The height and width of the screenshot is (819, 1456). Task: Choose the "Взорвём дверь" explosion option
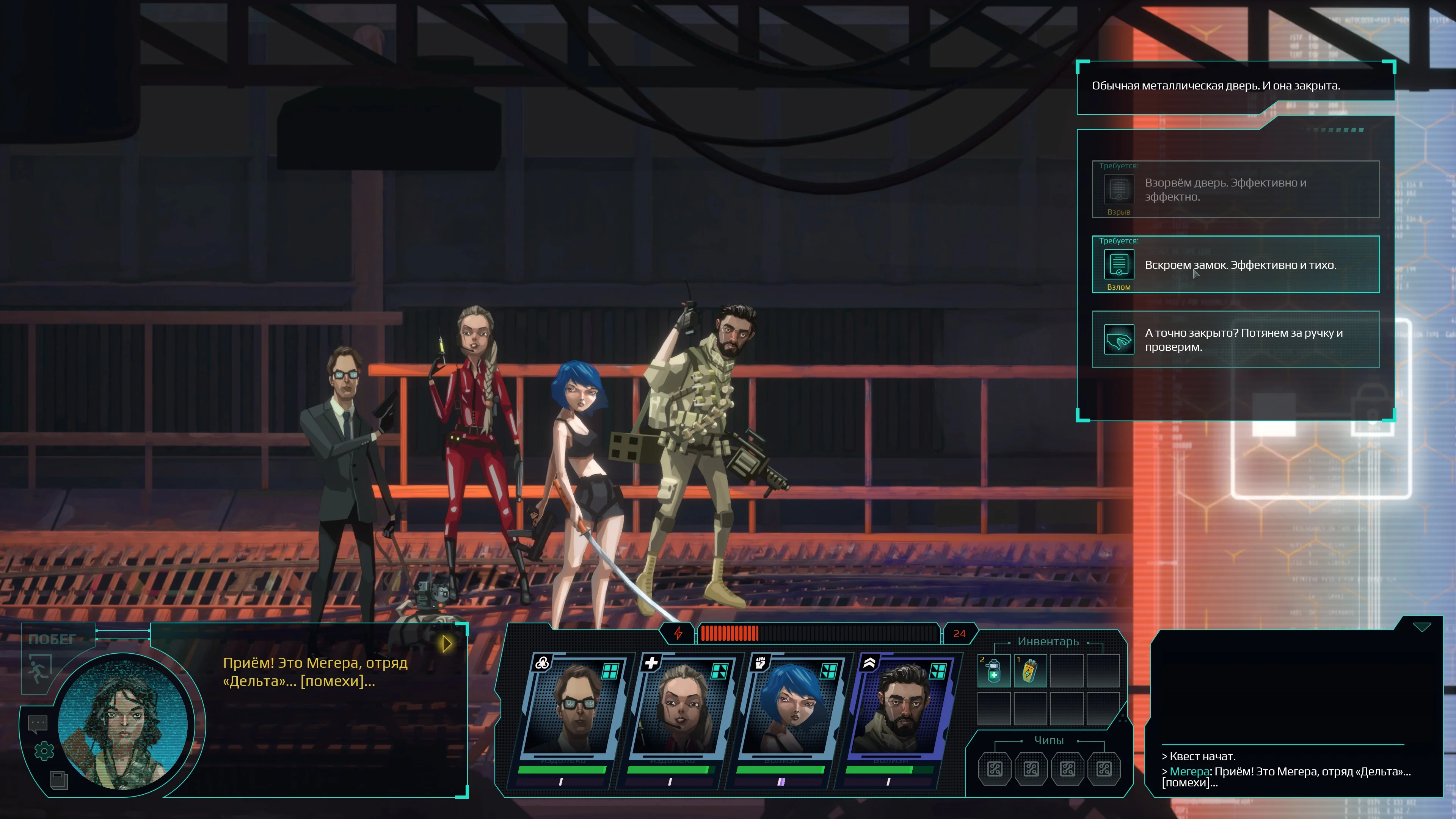(x=1236, y=189)
